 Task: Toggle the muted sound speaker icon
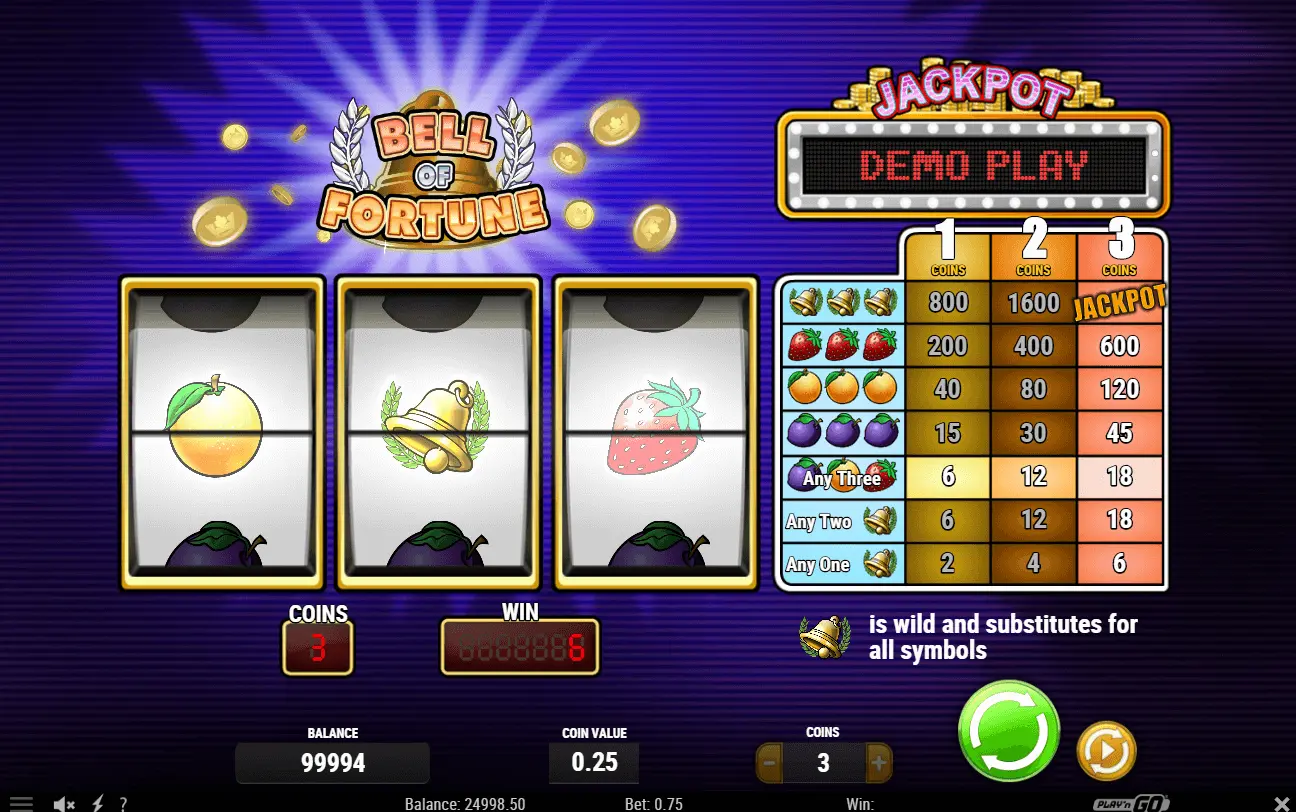65,803
